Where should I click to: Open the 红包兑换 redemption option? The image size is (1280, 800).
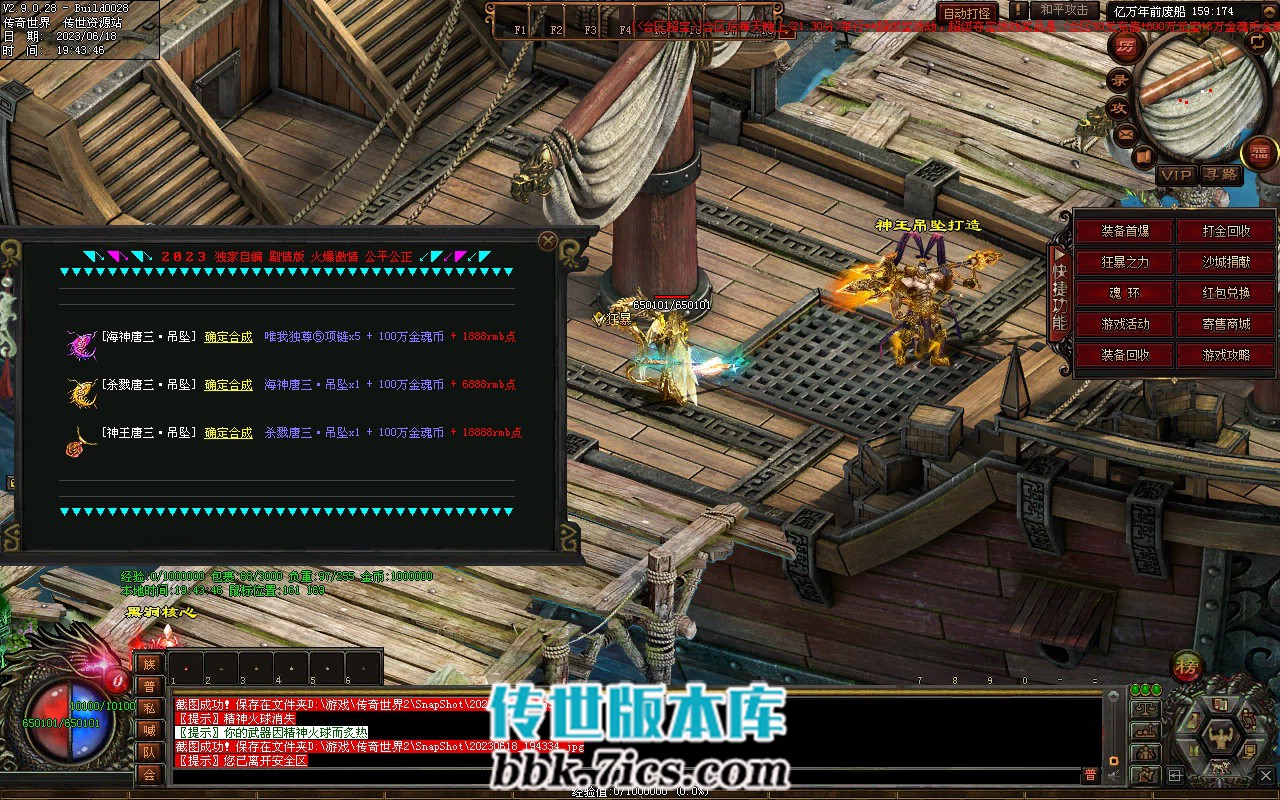tap(1226, 293)
